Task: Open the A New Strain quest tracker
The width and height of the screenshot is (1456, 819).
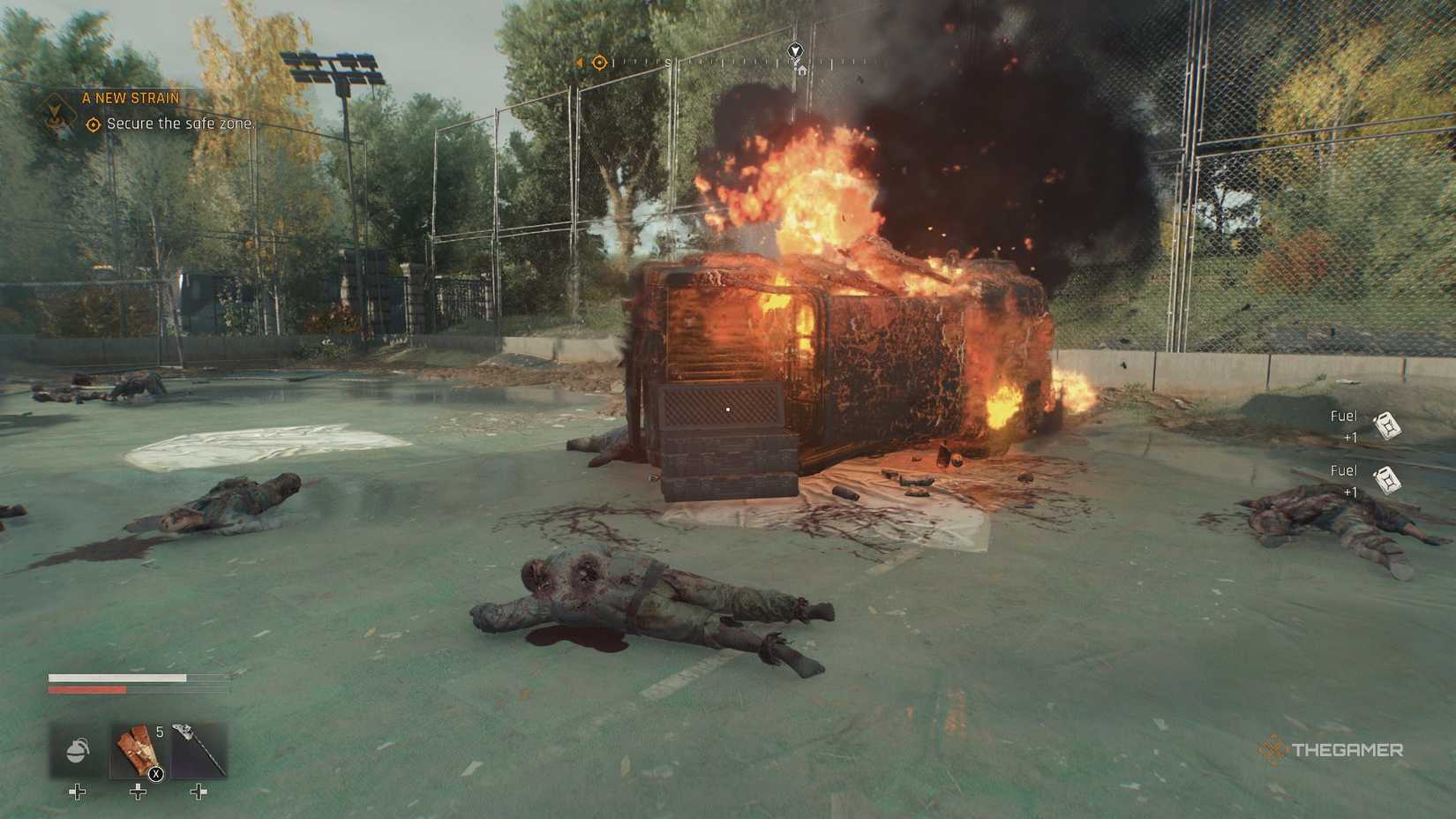Action: 130,98
